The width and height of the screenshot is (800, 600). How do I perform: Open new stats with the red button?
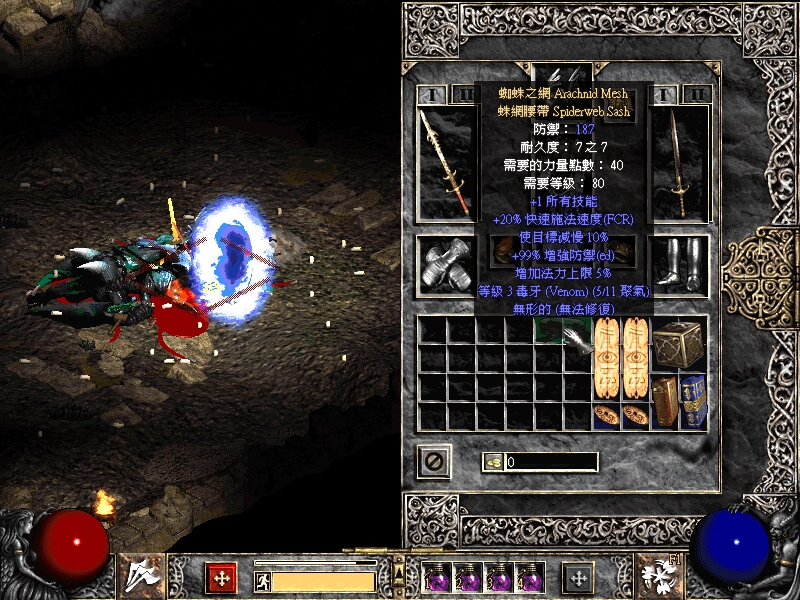pos(220,577)
